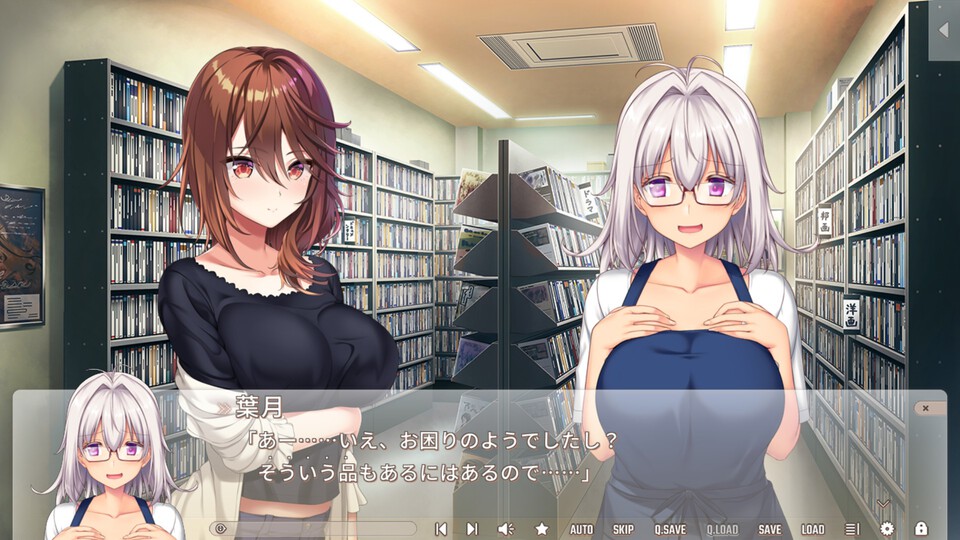Quick load using Q.LOAD

pyautogui.click(x=722, y=529)
